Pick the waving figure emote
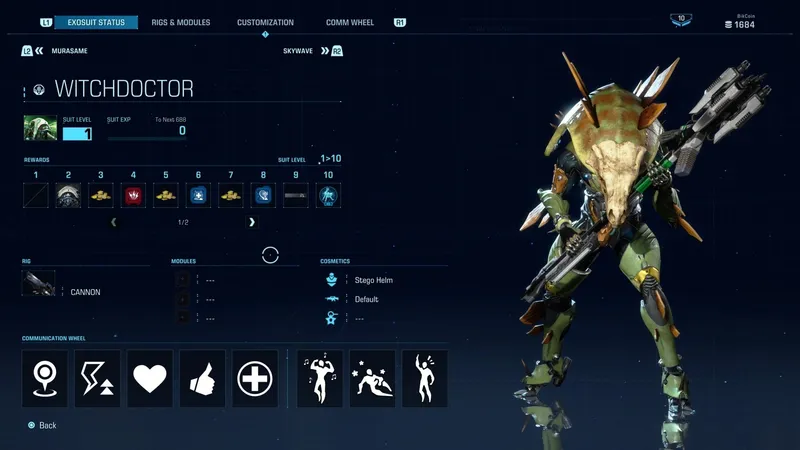The image size is (800, 450). [424, 378]
